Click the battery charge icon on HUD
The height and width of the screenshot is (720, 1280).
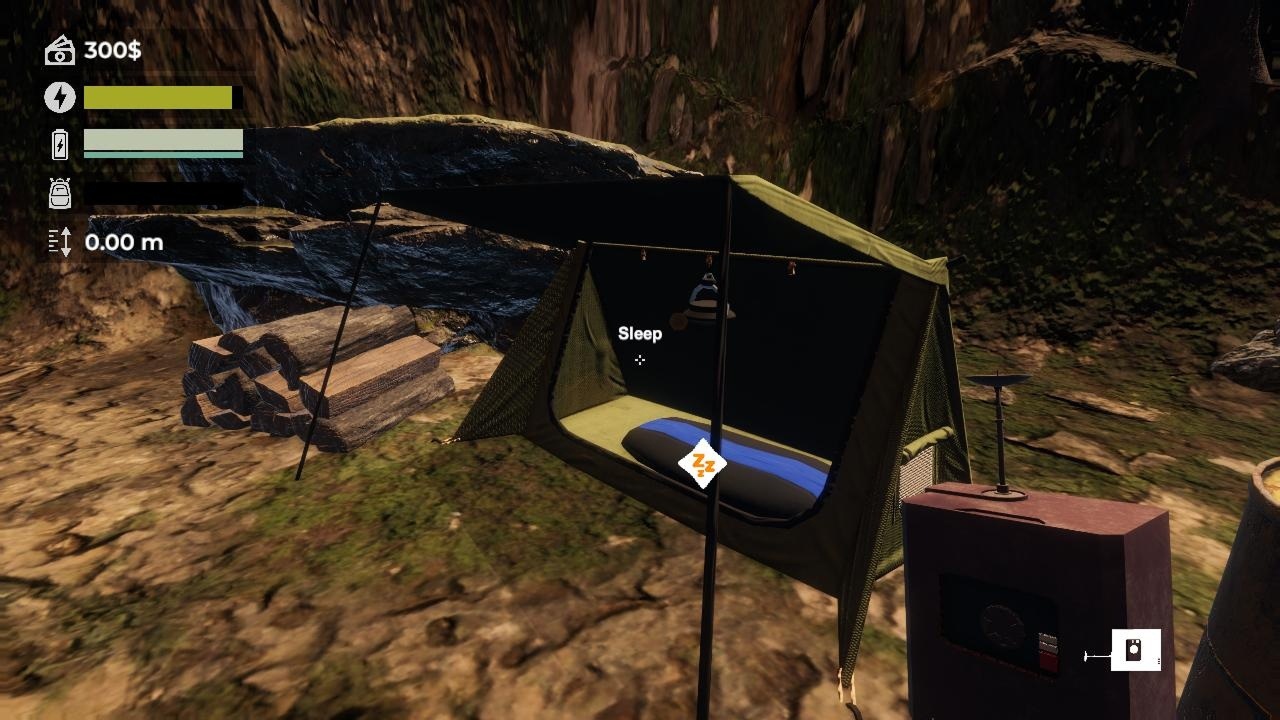tap(58, 146)
